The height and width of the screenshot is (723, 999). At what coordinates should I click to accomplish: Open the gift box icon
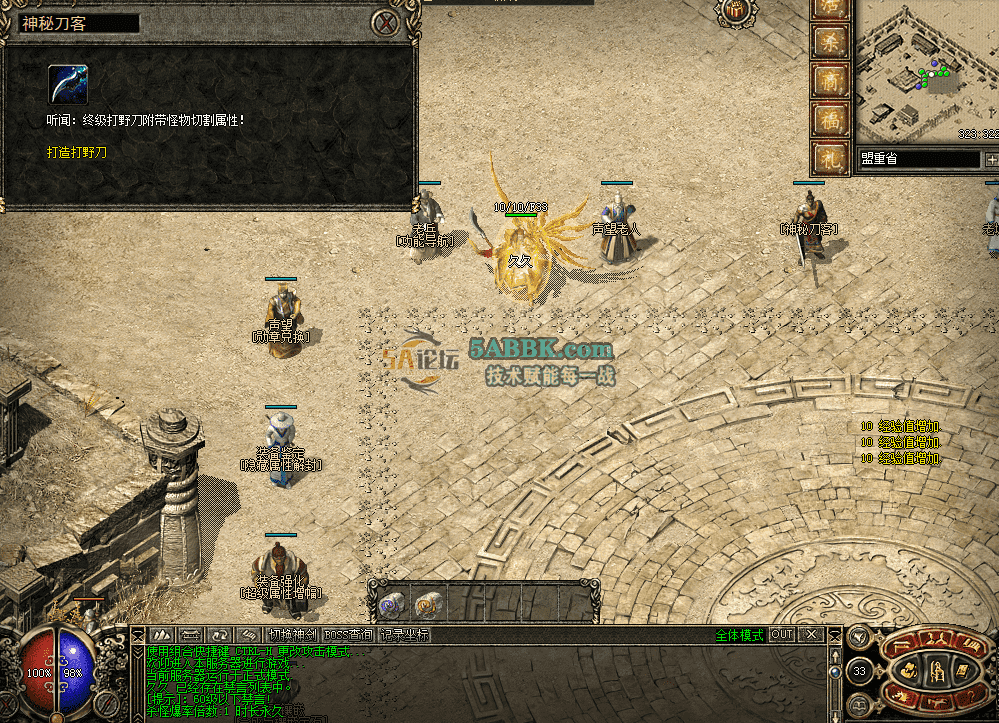(x=734, y=11)
